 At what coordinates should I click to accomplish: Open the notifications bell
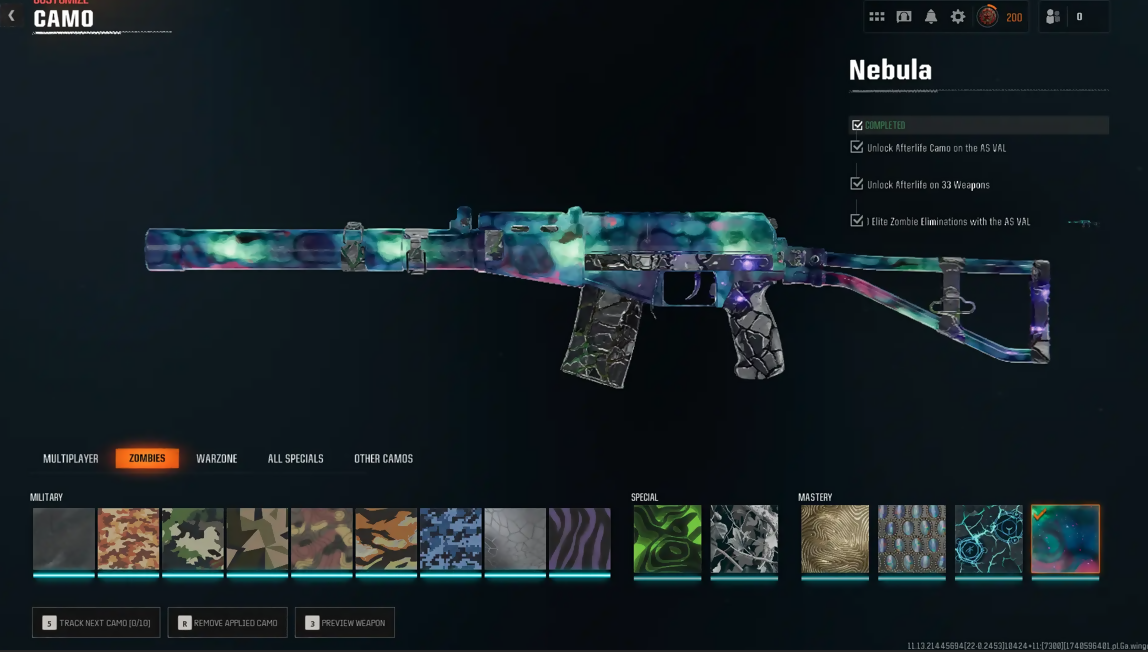[x=931, y=17]
